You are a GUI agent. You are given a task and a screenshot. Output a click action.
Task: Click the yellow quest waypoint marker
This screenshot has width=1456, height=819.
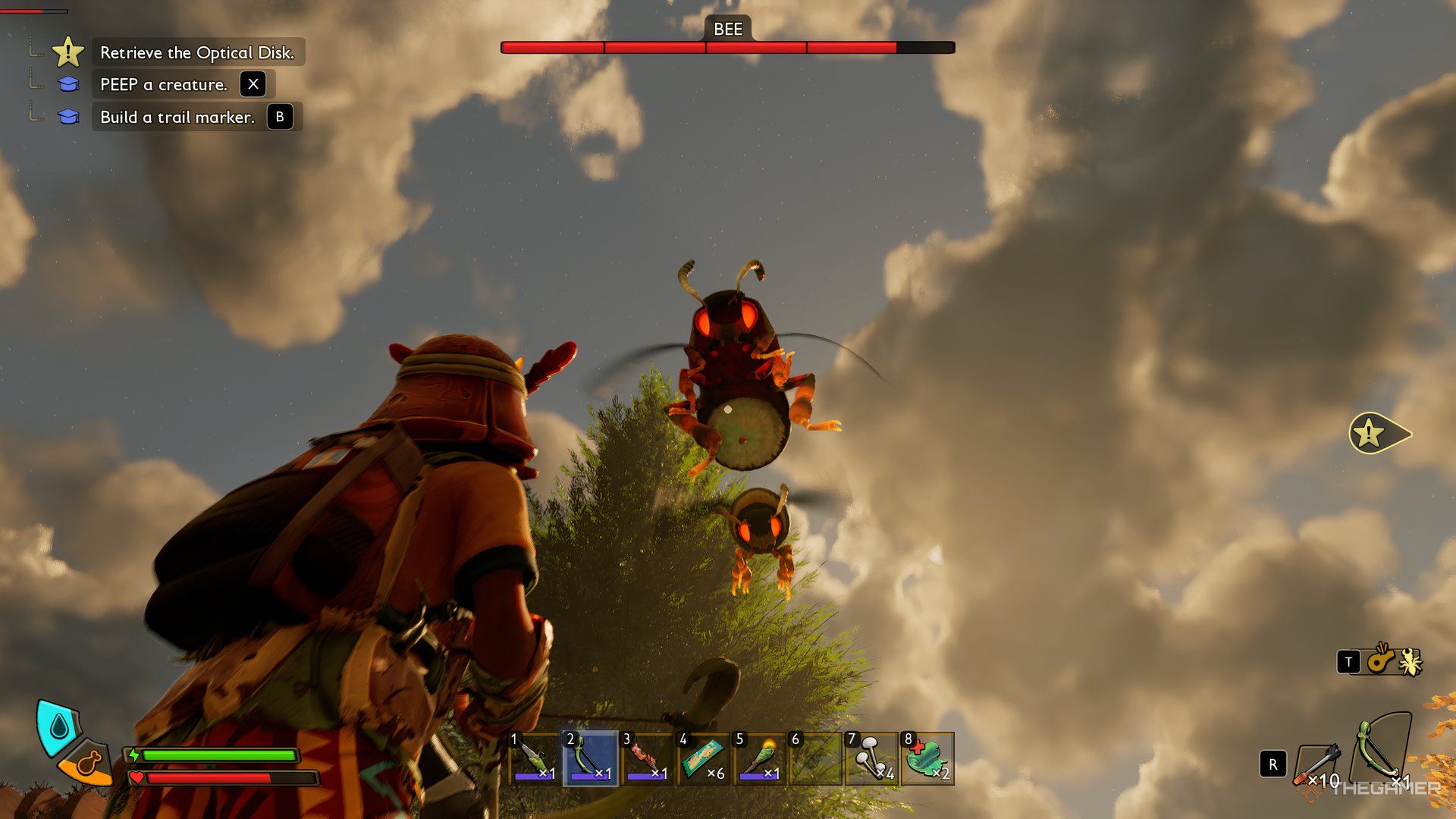[x=1374, y=434]
